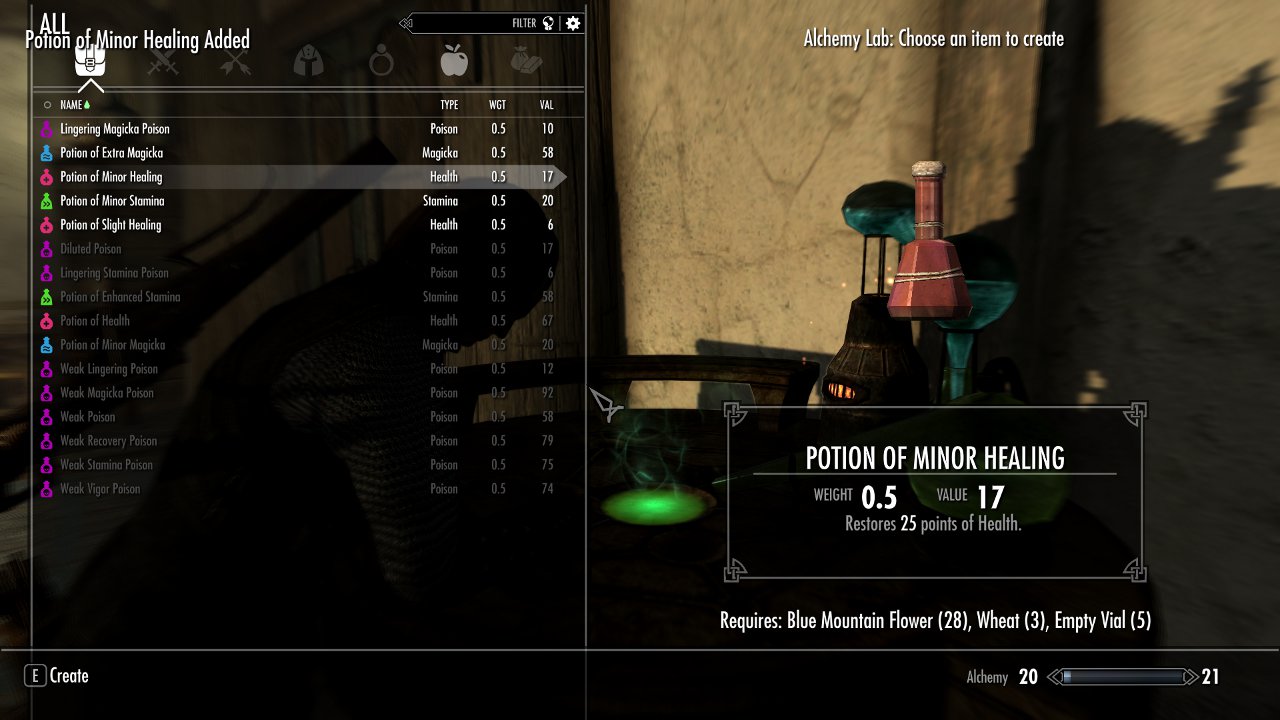The height and width of the screenshot is (720, 1280).
Task: Open the crossed arrows ammo category
Action: [234, 63]
